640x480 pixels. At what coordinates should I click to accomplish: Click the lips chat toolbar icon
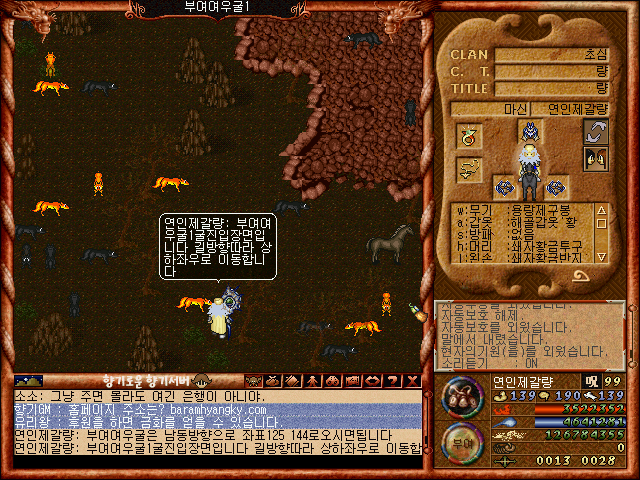(x=372, y=381)
